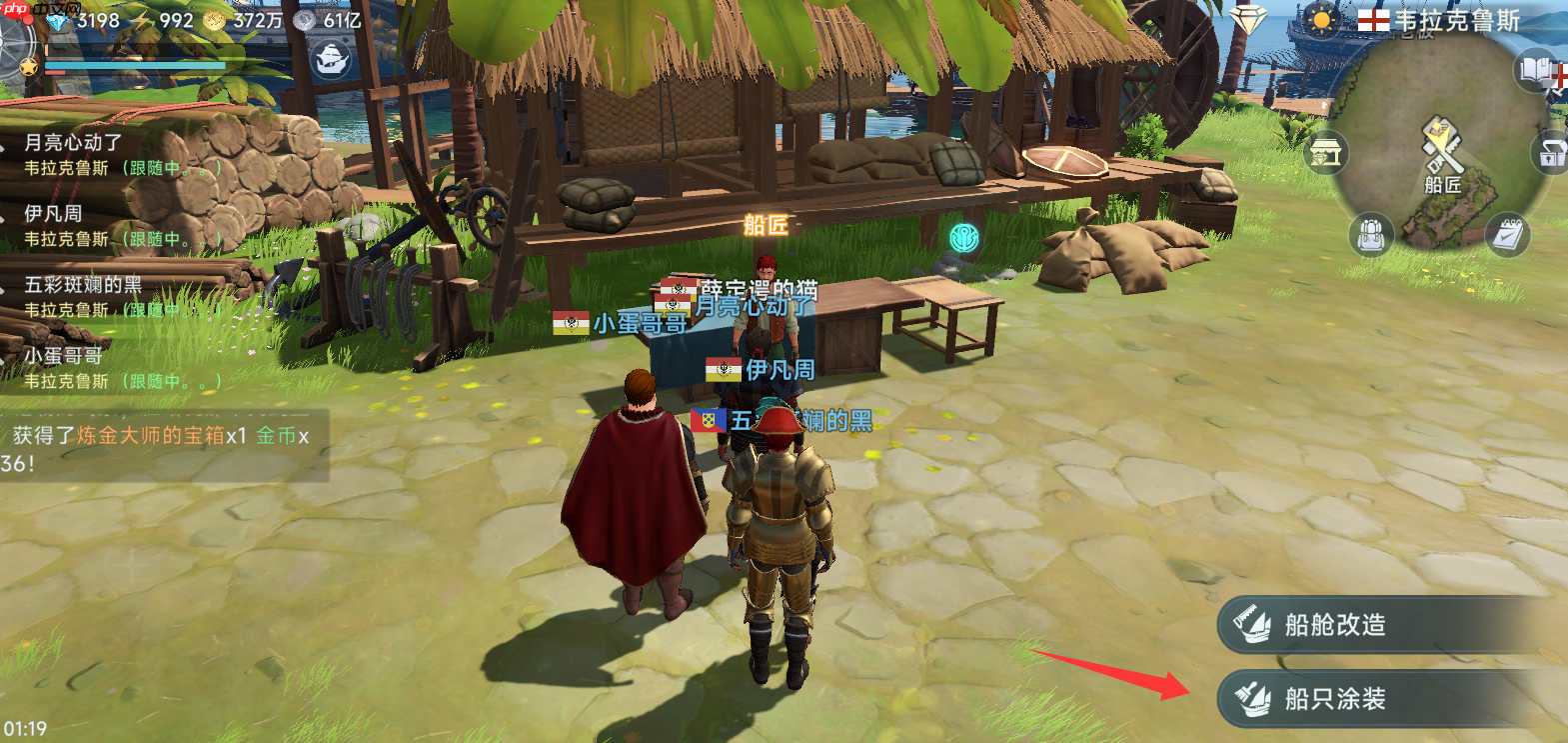The image size is (1568, 743).
Task: Open the 船舱改造 cabin modification menu
Action: pyautogui.click(x=1389, y=625)
